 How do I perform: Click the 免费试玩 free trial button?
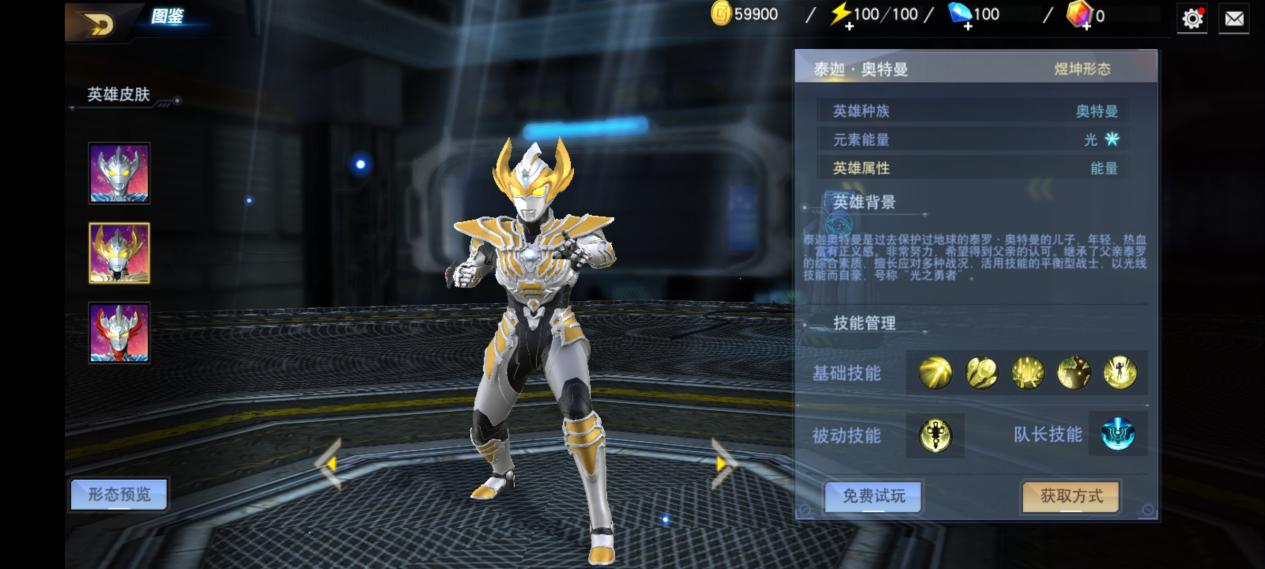coord(873,496)
